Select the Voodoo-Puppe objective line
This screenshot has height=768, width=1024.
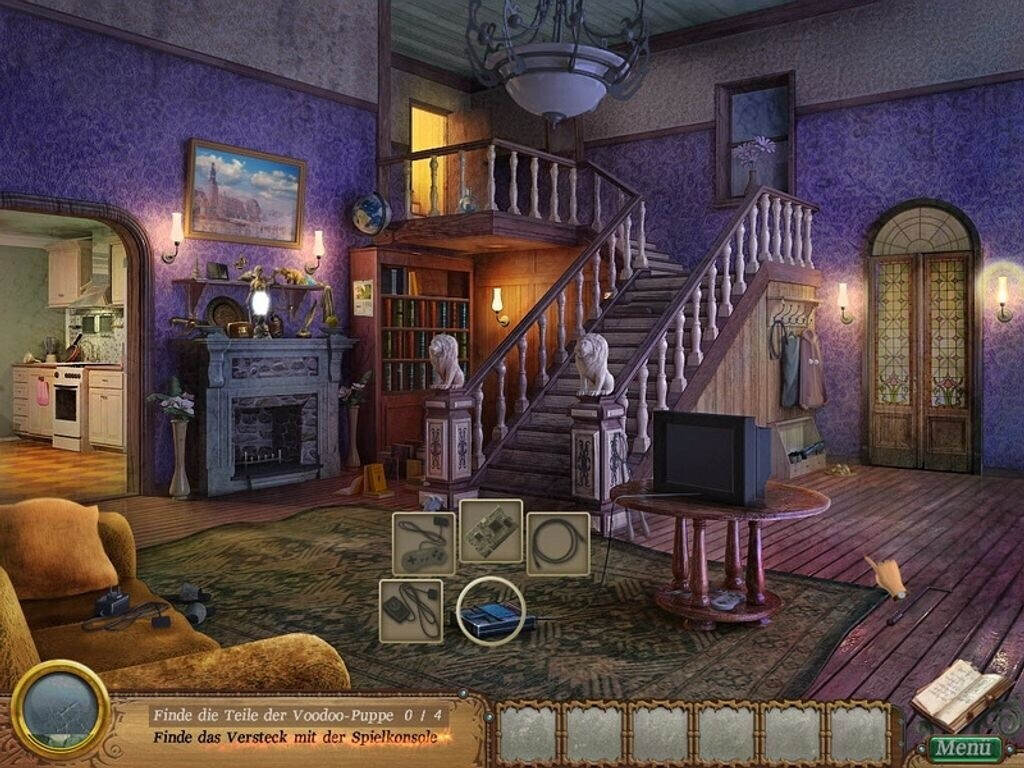(x=299, y=715)
